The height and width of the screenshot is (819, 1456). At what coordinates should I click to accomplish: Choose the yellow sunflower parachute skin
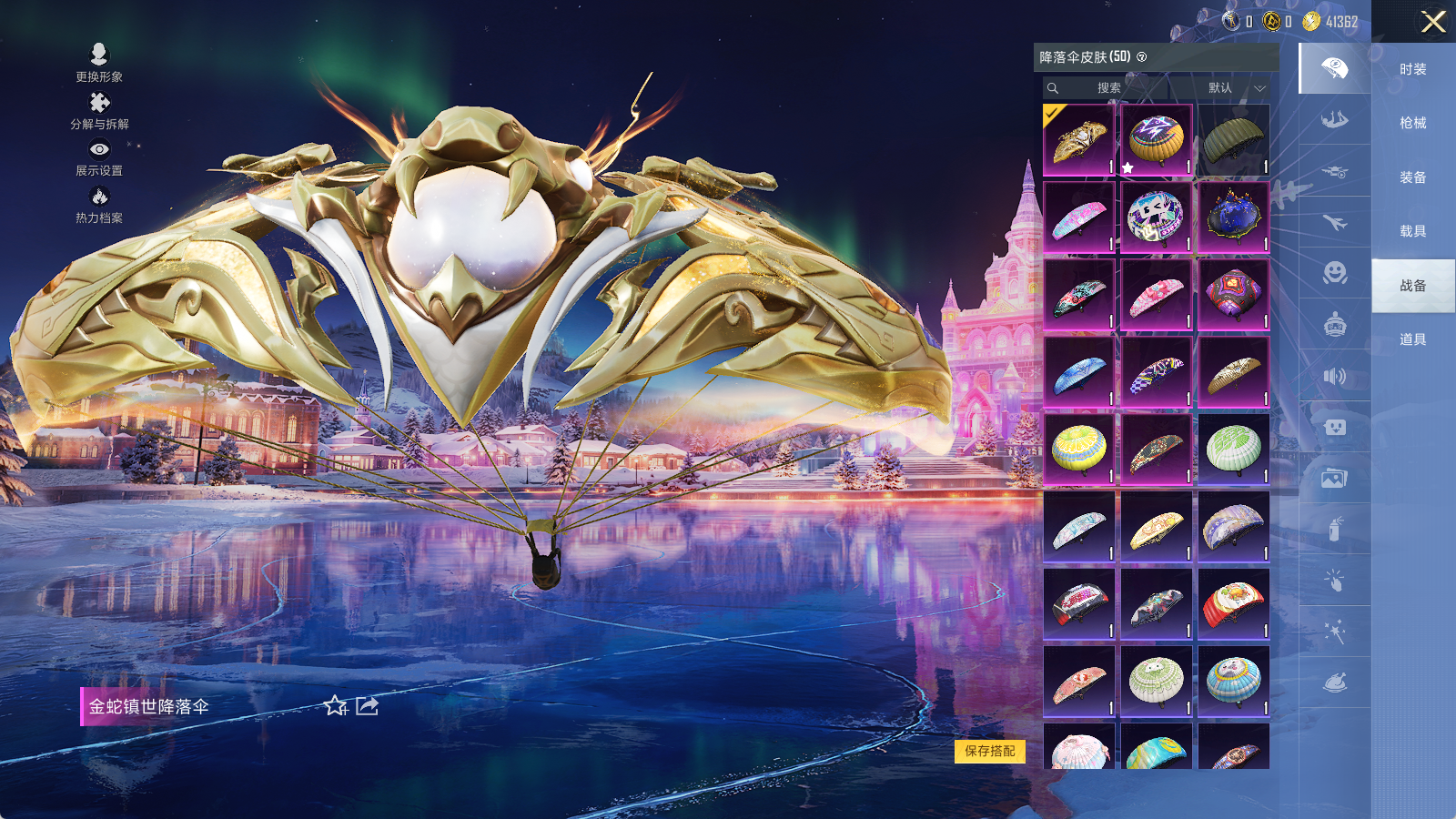click(1078, 450)
